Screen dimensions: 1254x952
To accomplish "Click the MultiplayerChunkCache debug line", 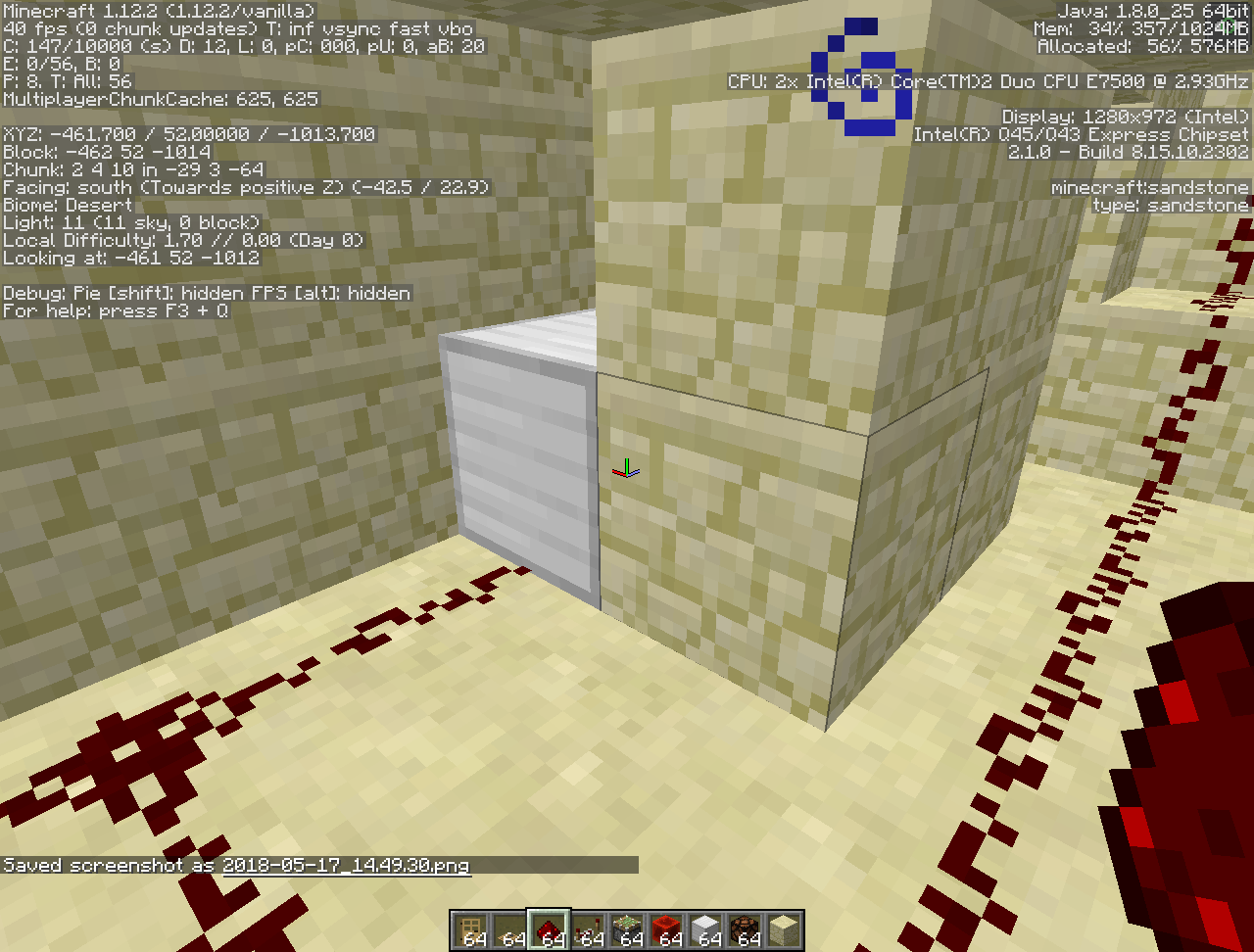I will click(x=160, y=99).
